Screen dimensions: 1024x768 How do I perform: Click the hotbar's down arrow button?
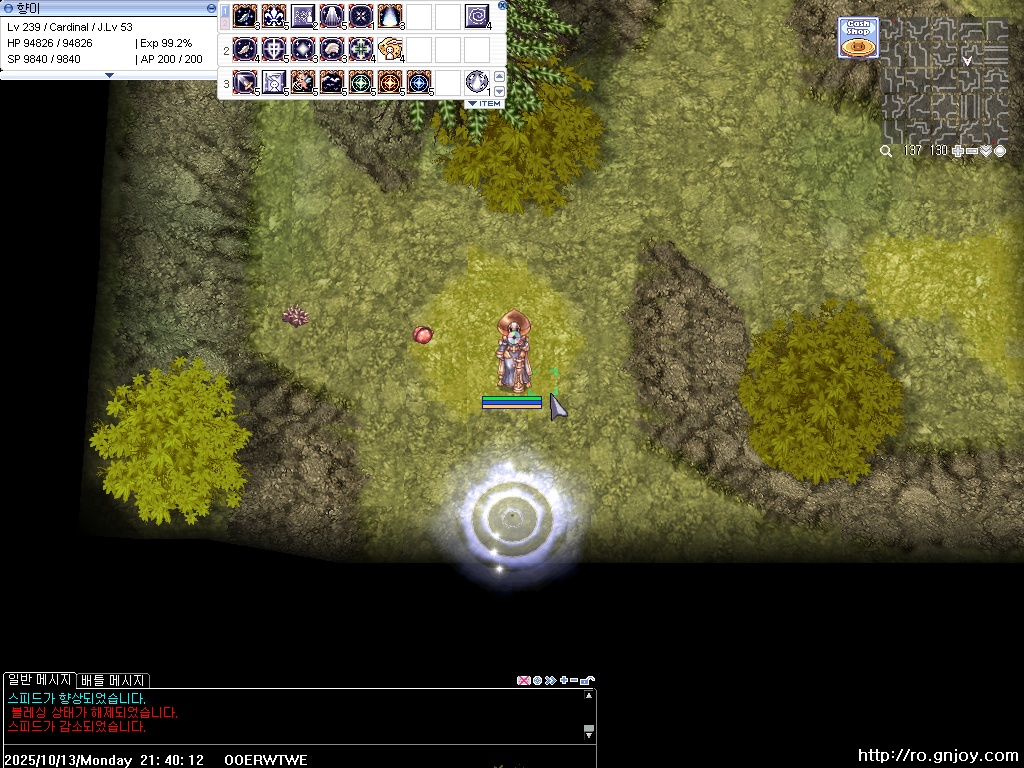pos(500,91)
